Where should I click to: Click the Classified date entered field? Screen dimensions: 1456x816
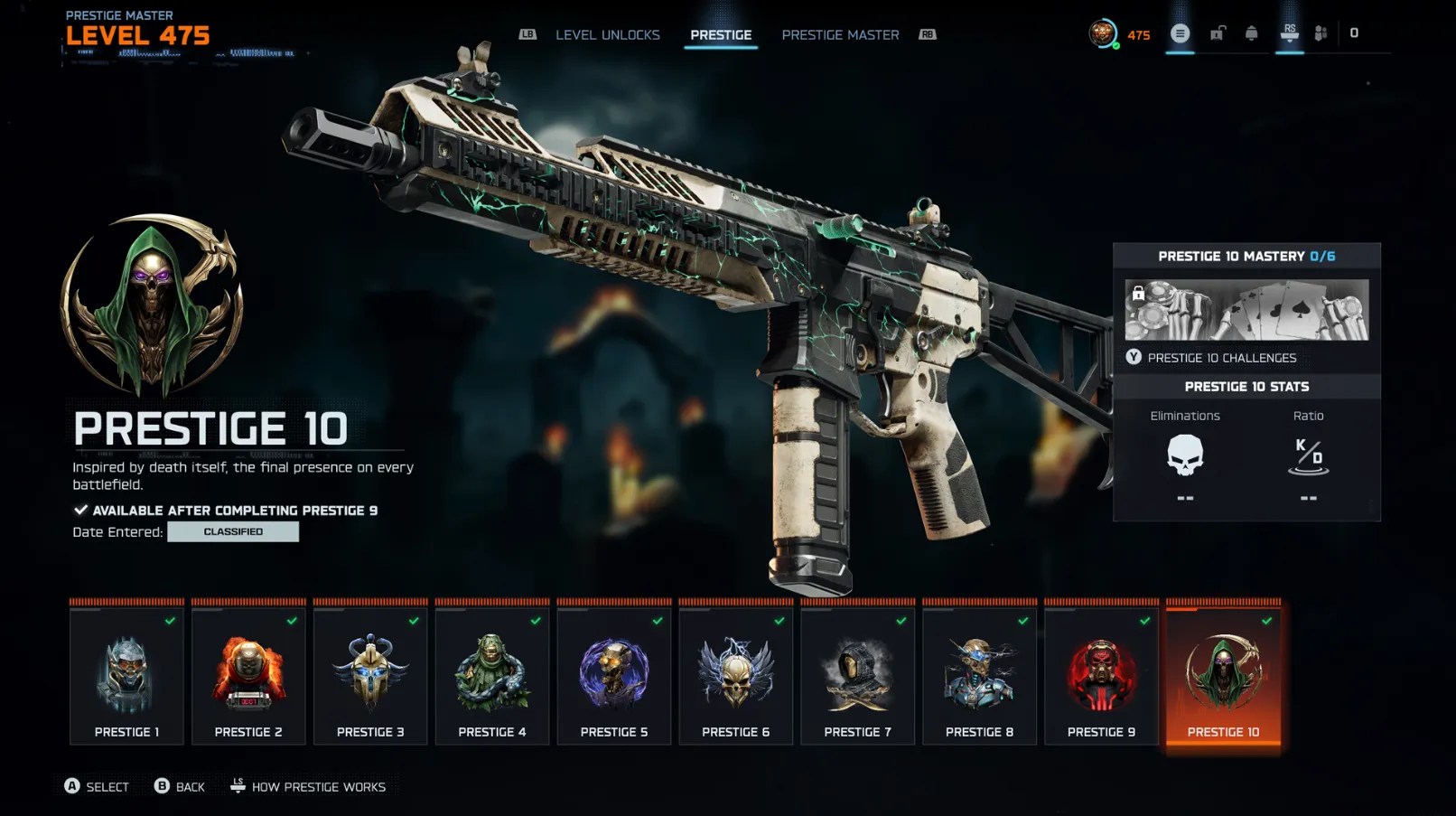coord(233,531)
